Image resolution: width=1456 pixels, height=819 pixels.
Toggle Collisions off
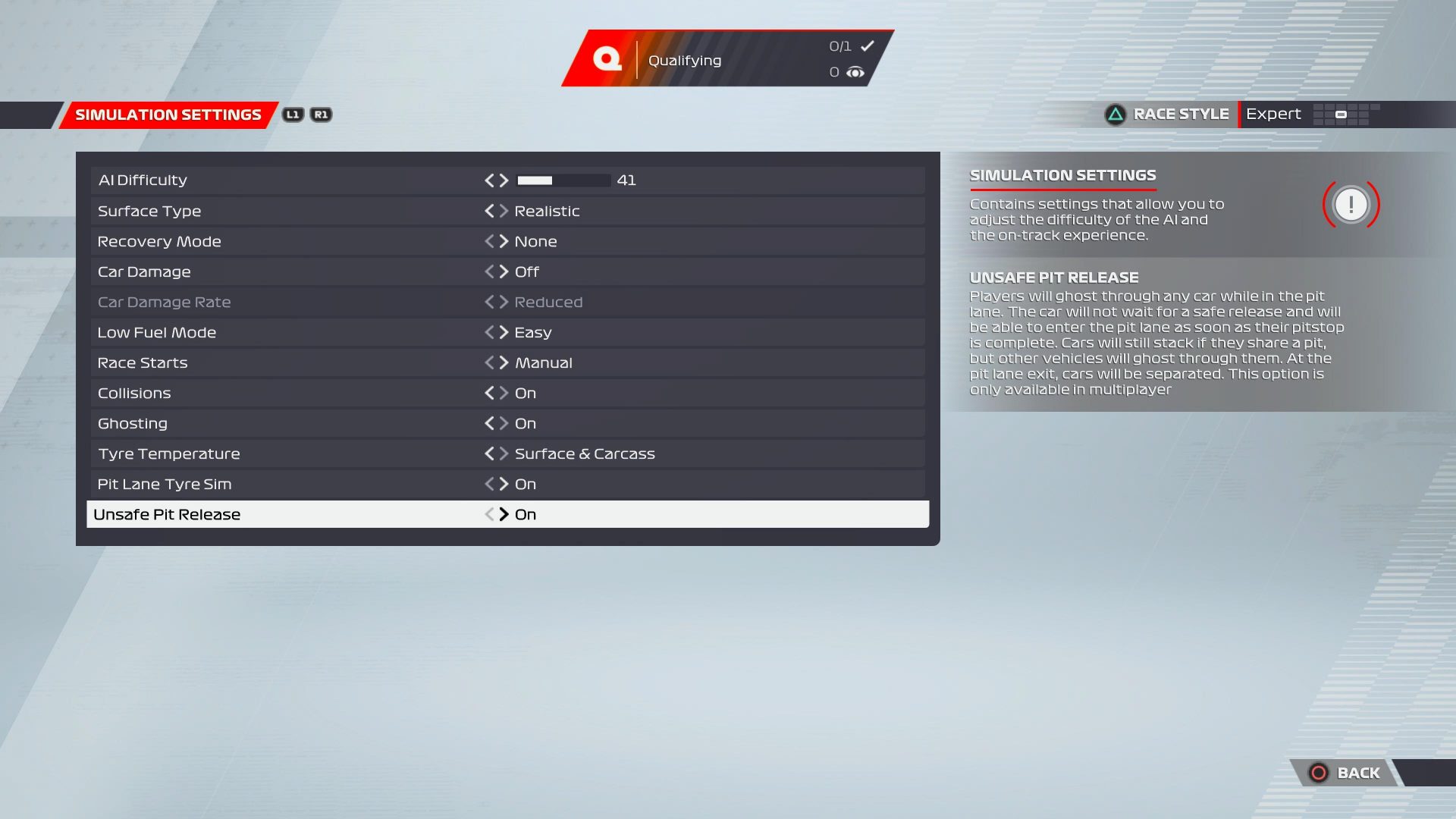[504, 393]
